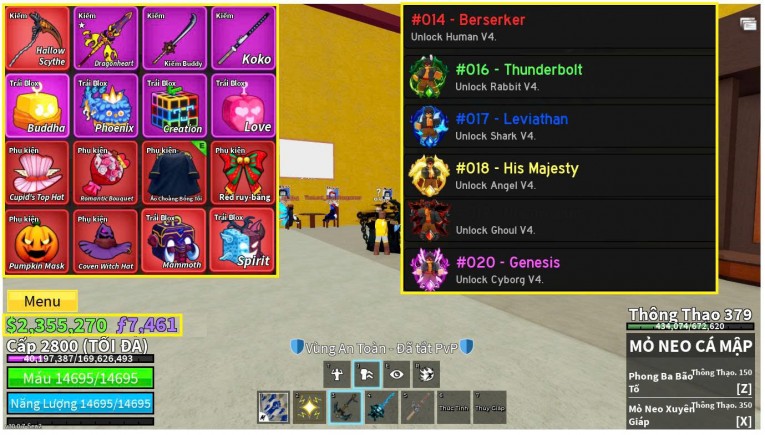This screenshot has height=435, width=765.
Task: Open the yellow Menu button
Action: coord(42,301)
